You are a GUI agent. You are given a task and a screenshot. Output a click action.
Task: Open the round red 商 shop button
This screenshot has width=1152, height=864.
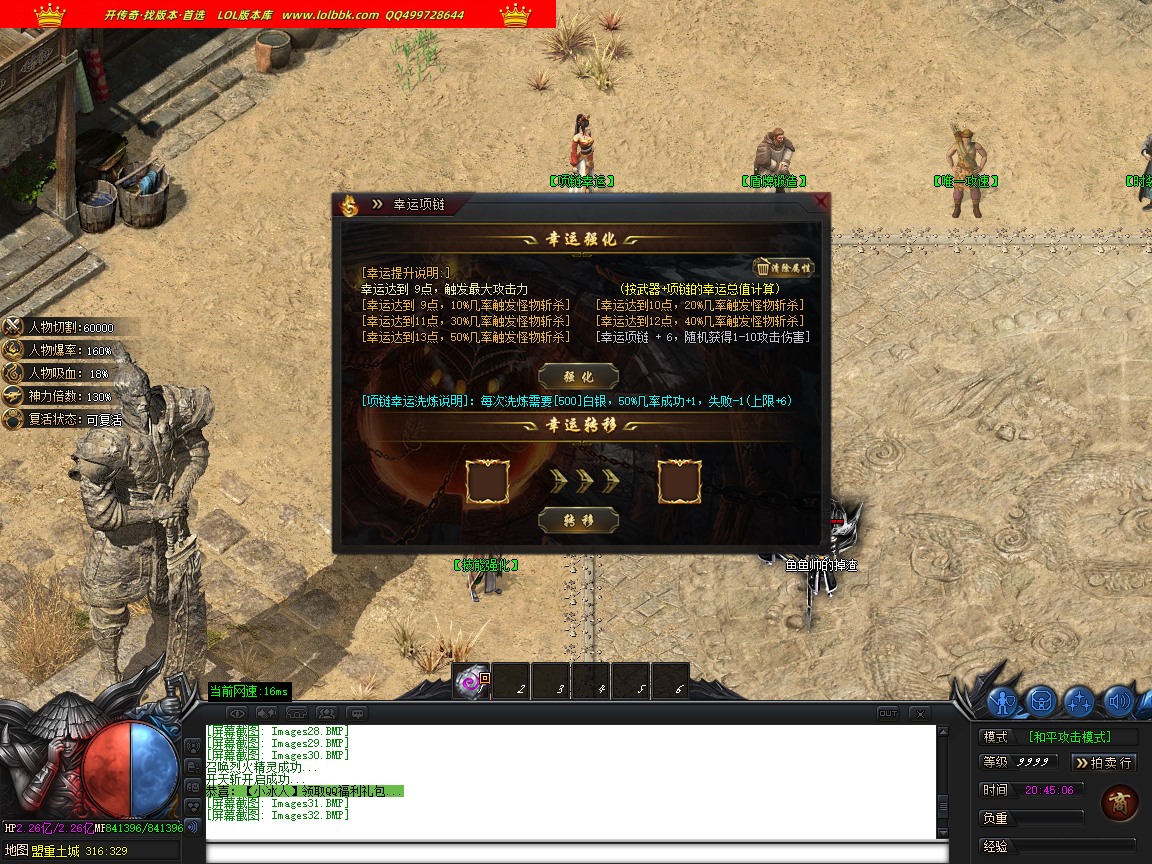[1119, 803]
